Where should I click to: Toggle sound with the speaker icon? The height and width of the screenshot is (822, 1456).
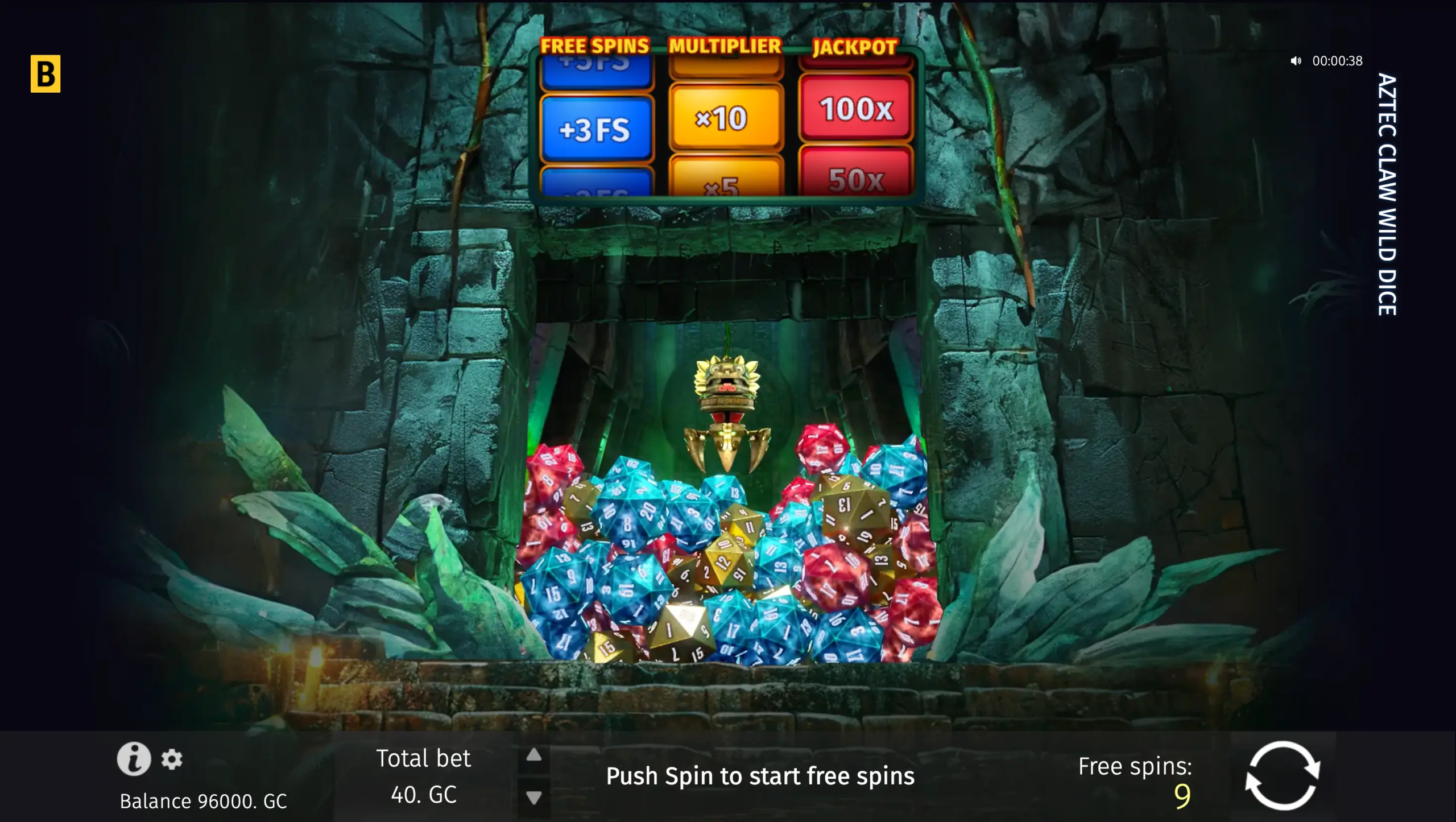[x=1296, y=61]
